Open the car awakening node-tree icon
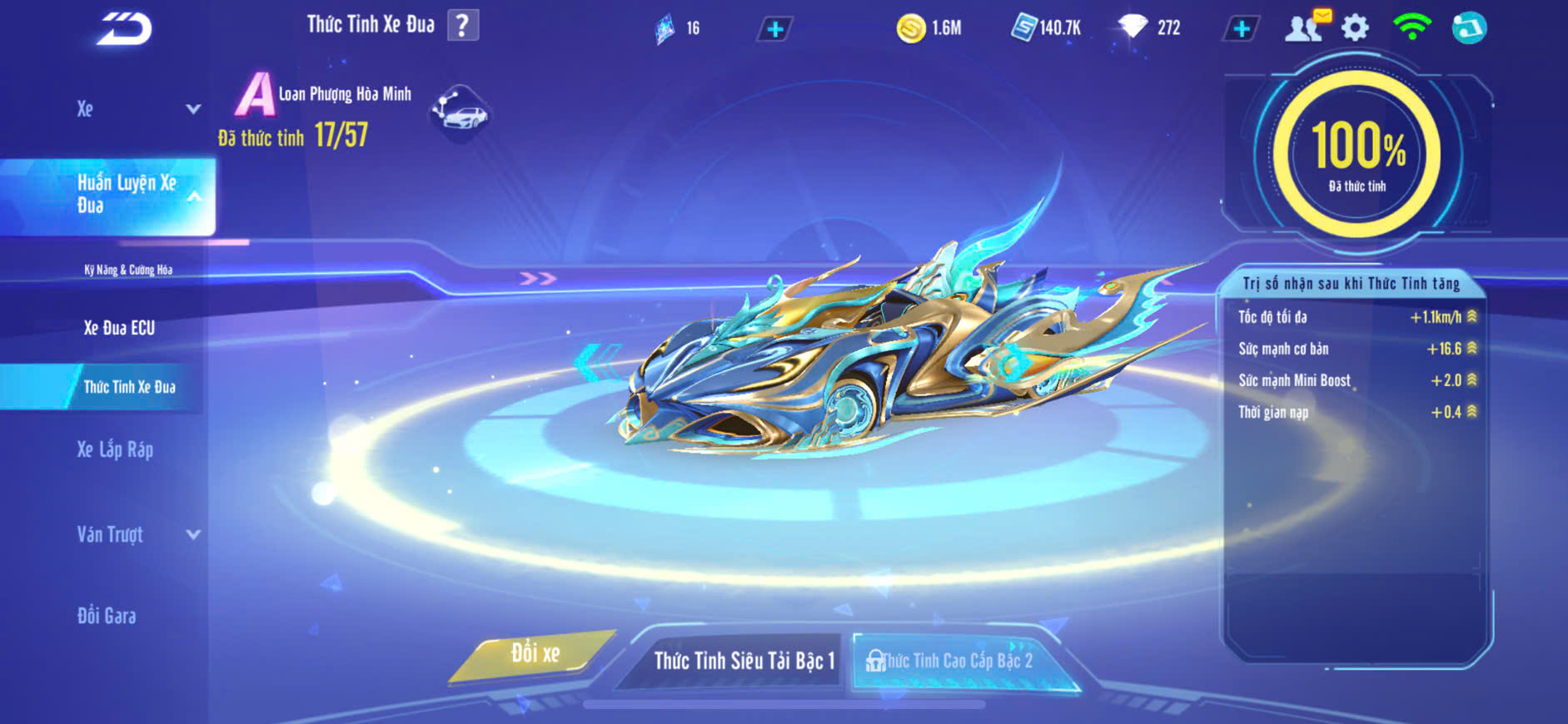Image resolution: width=1568 pixels, height=724 pixels. pos(460,113)
